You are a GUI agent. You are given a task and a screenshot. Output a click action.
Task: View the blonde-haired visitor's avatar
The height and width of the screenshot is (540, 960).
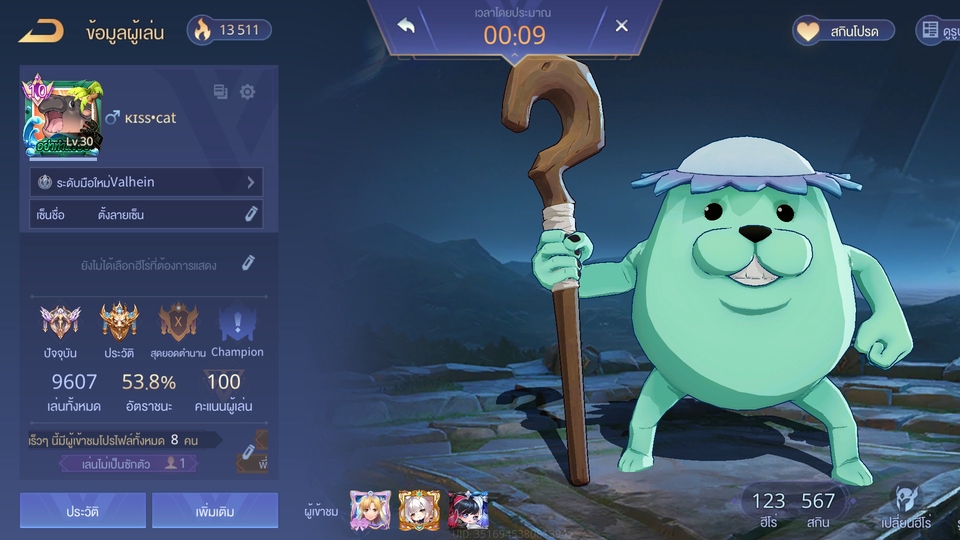tap(369, 511)
